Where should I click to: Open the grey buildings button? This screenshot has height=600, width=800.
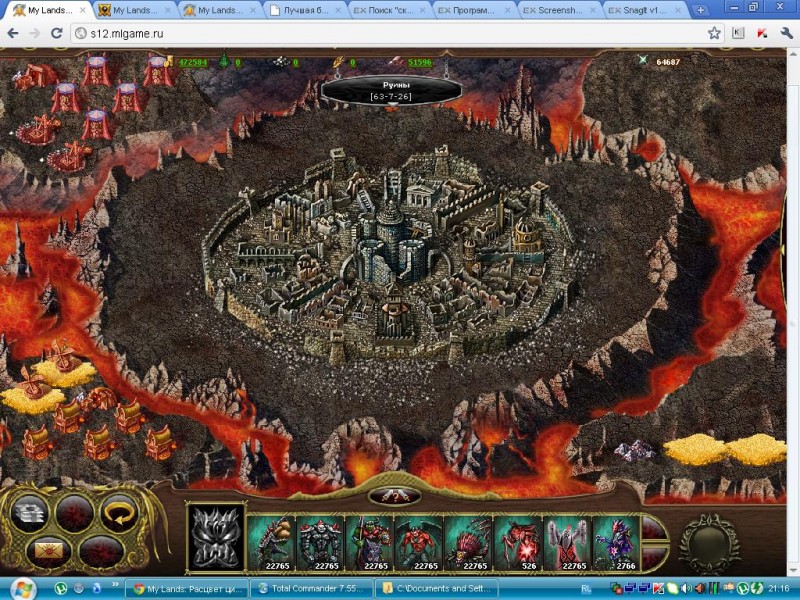29,511
